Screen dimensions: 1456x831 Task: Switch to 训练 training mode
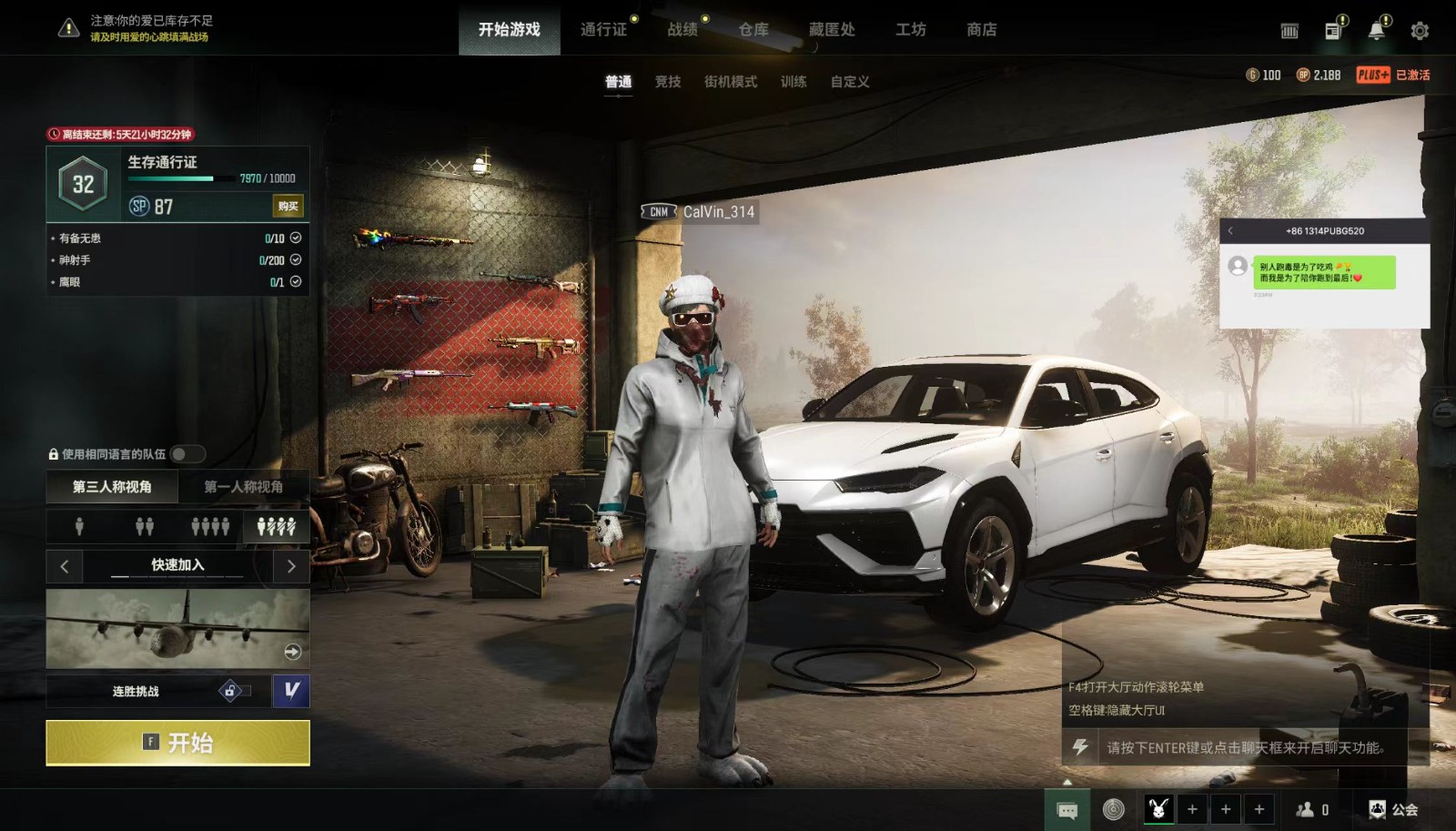793,82
